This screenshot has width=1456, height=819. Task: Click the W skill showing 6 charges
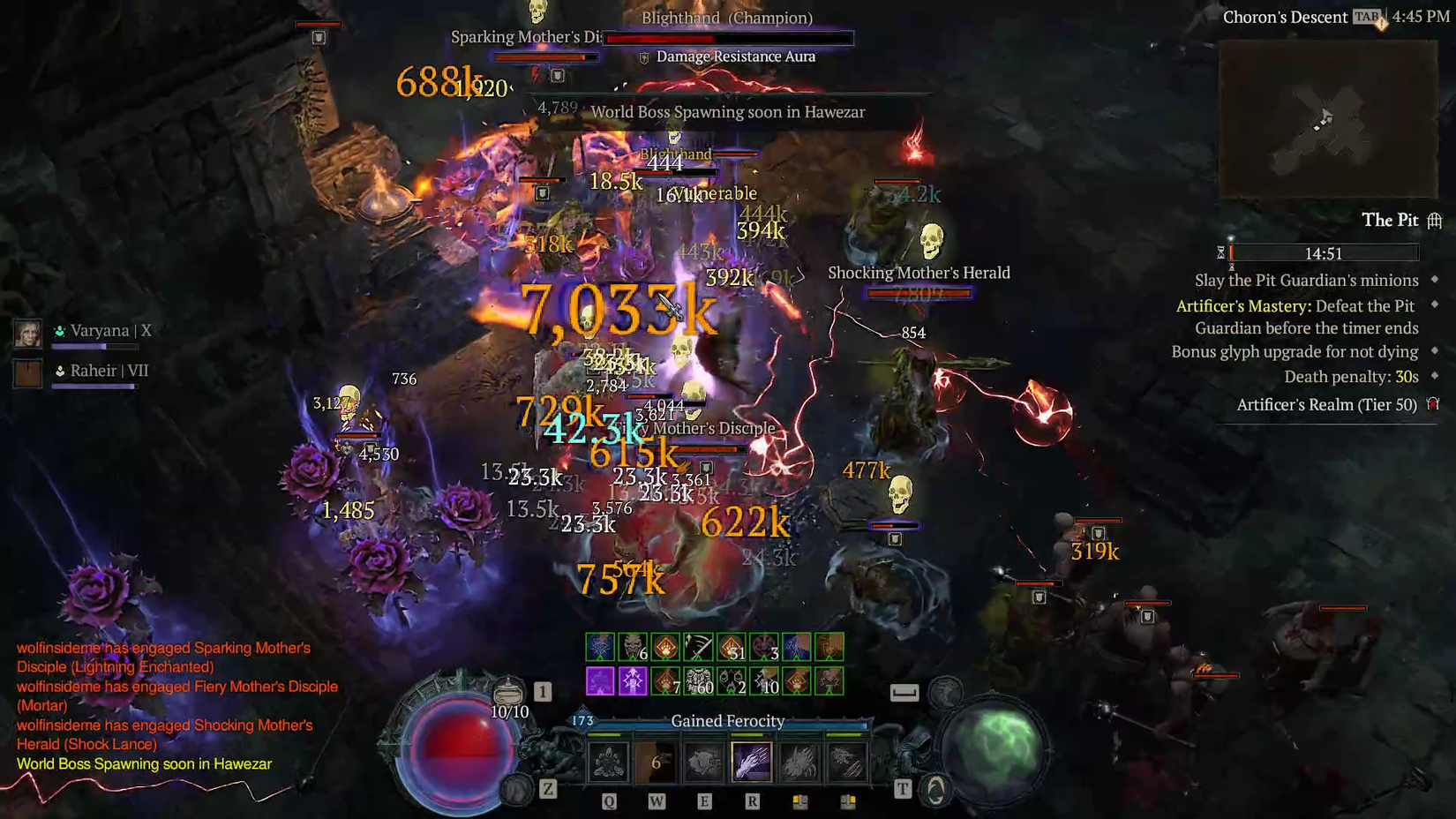pos(657,761)
